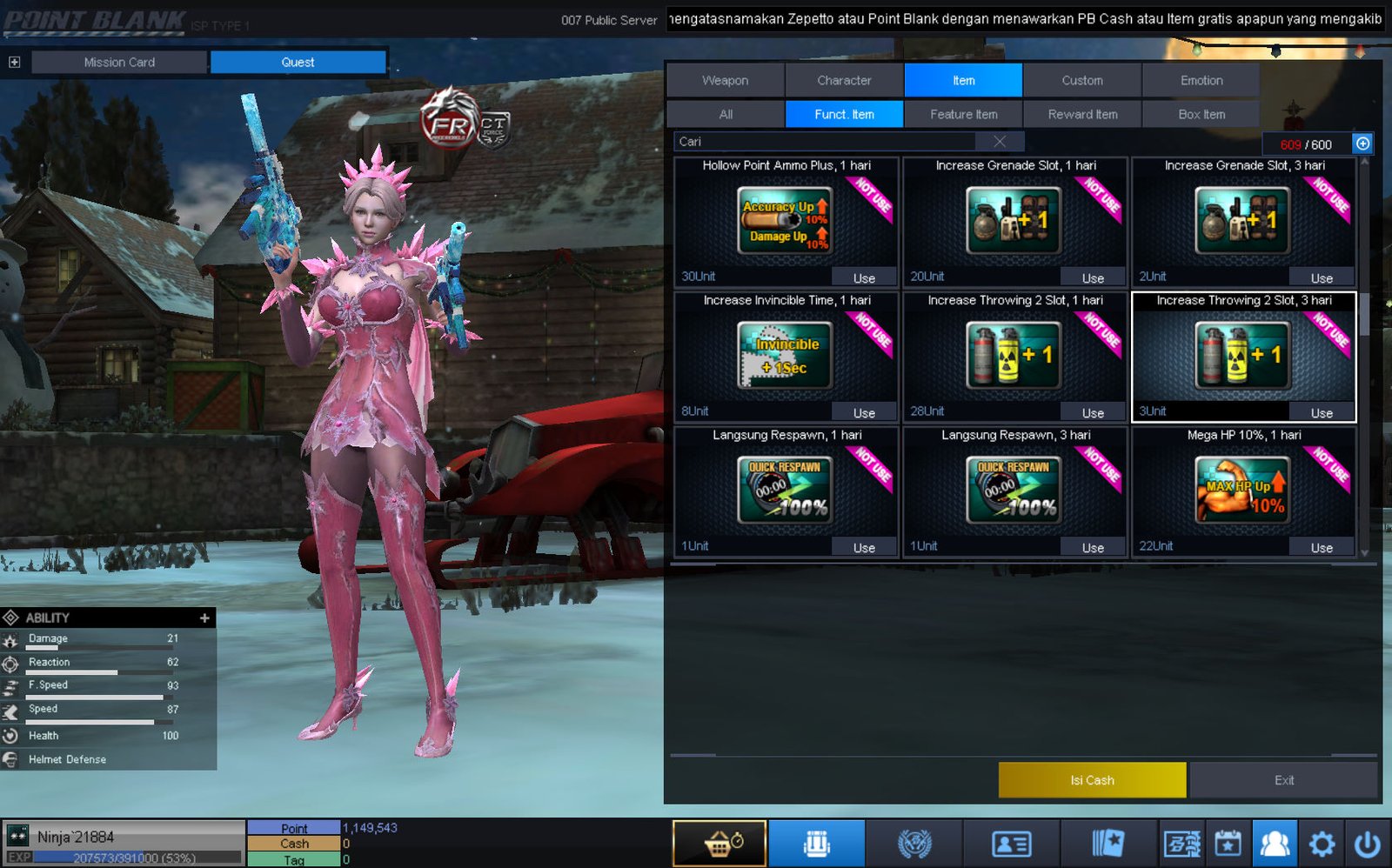Expand inventory capacity with the plus button
The height and width of the screenshot is (868, 1392).
click(x=1362, y=144)
